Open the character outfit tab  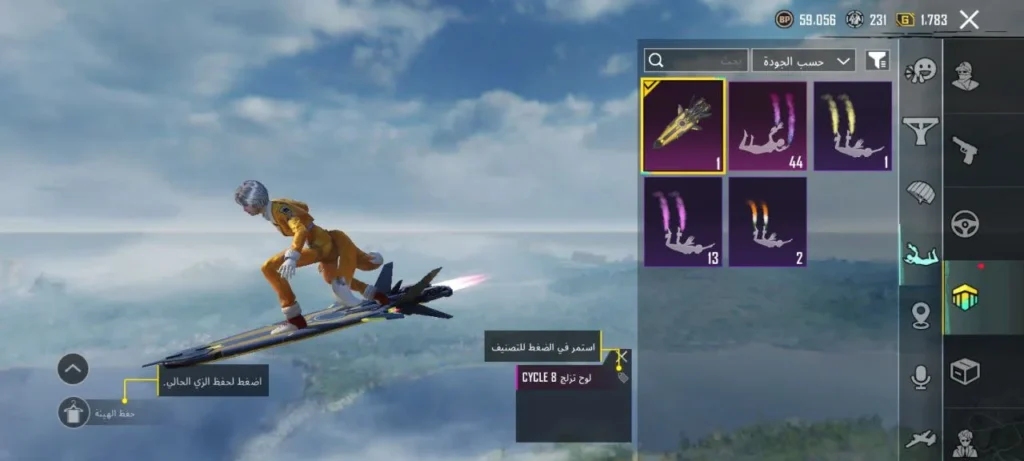965,76
